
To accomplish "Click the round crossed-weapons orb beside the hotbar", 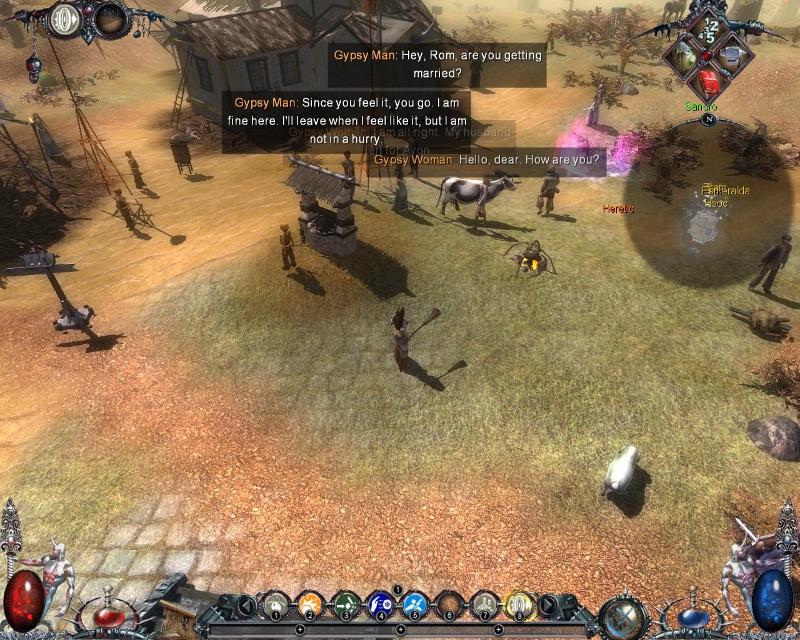I will [621, 616].
